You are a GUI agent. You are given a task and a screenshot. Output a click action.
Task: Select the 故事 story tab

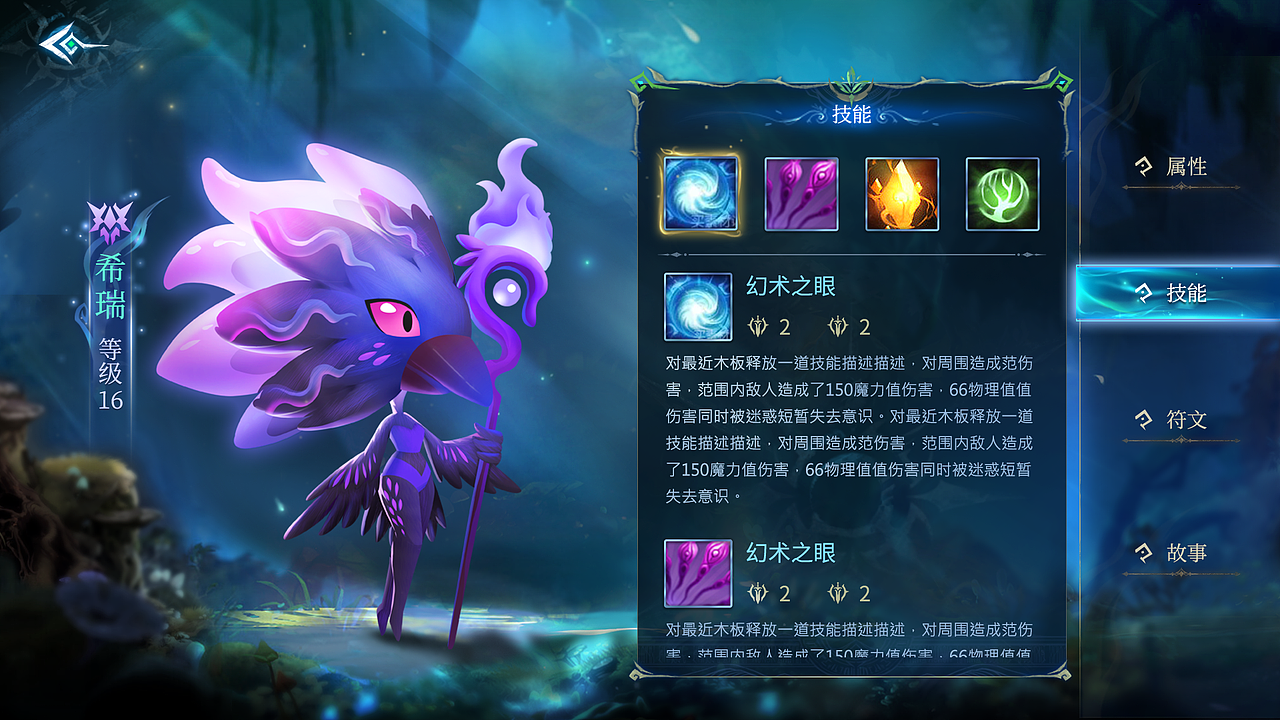point(1185,552)
